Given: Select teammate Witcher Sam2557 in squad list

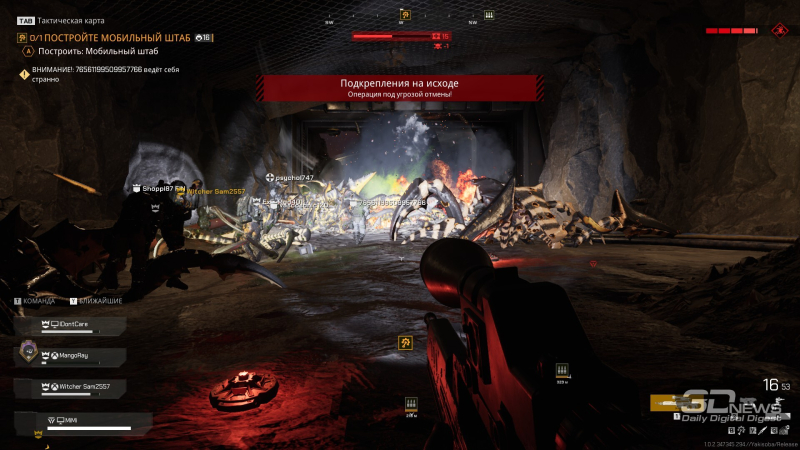Looking at the screenshot, I should [70, 386].
